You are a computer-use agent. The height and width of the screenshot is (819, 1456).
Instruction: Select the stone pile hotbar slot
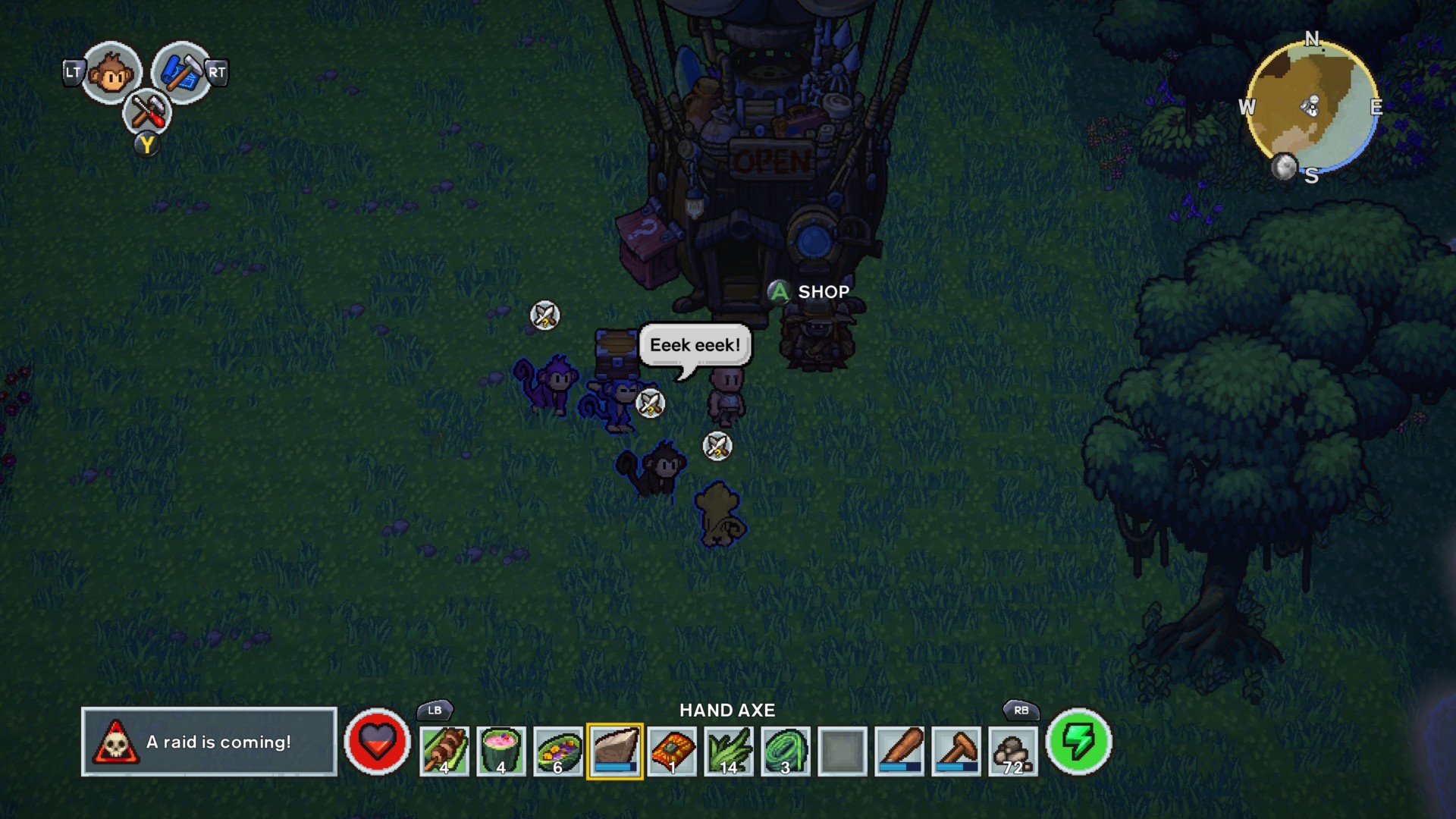[1013, 751]
